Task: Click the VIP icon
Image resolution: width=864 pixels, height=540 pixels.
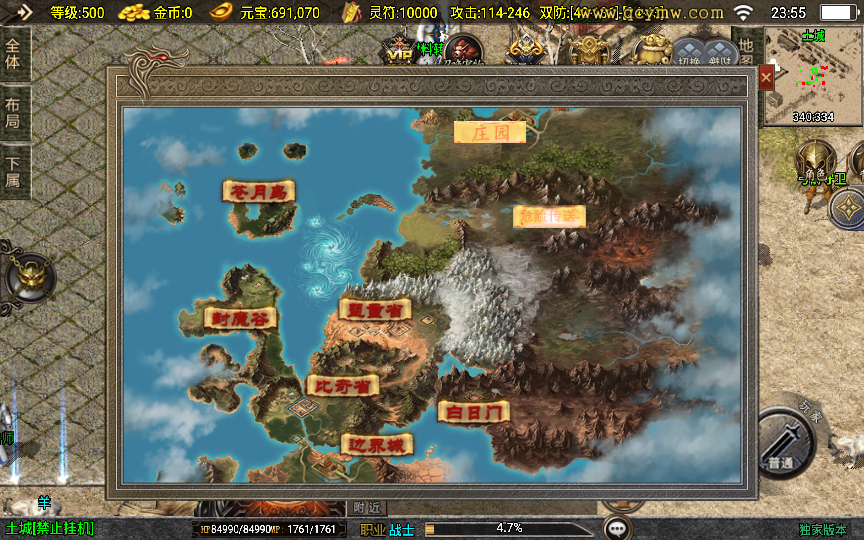Action: click(400, 52)
